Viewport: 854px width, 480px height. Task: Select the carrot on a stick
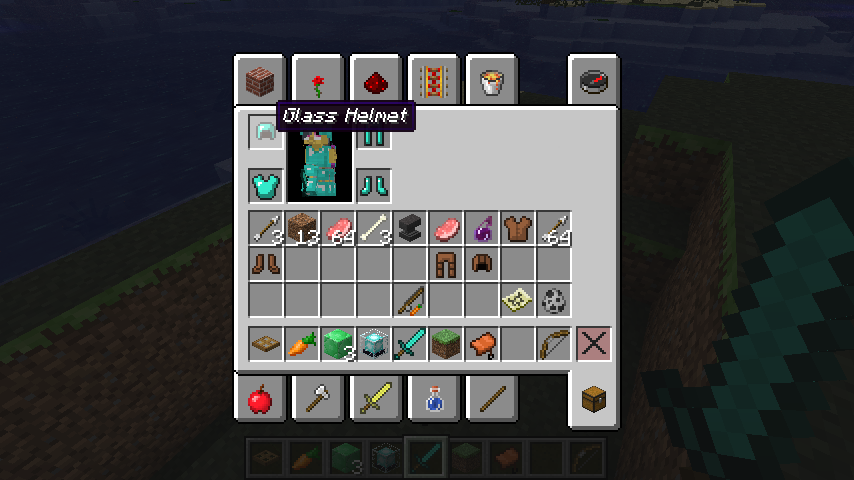(x=409, y=300)
